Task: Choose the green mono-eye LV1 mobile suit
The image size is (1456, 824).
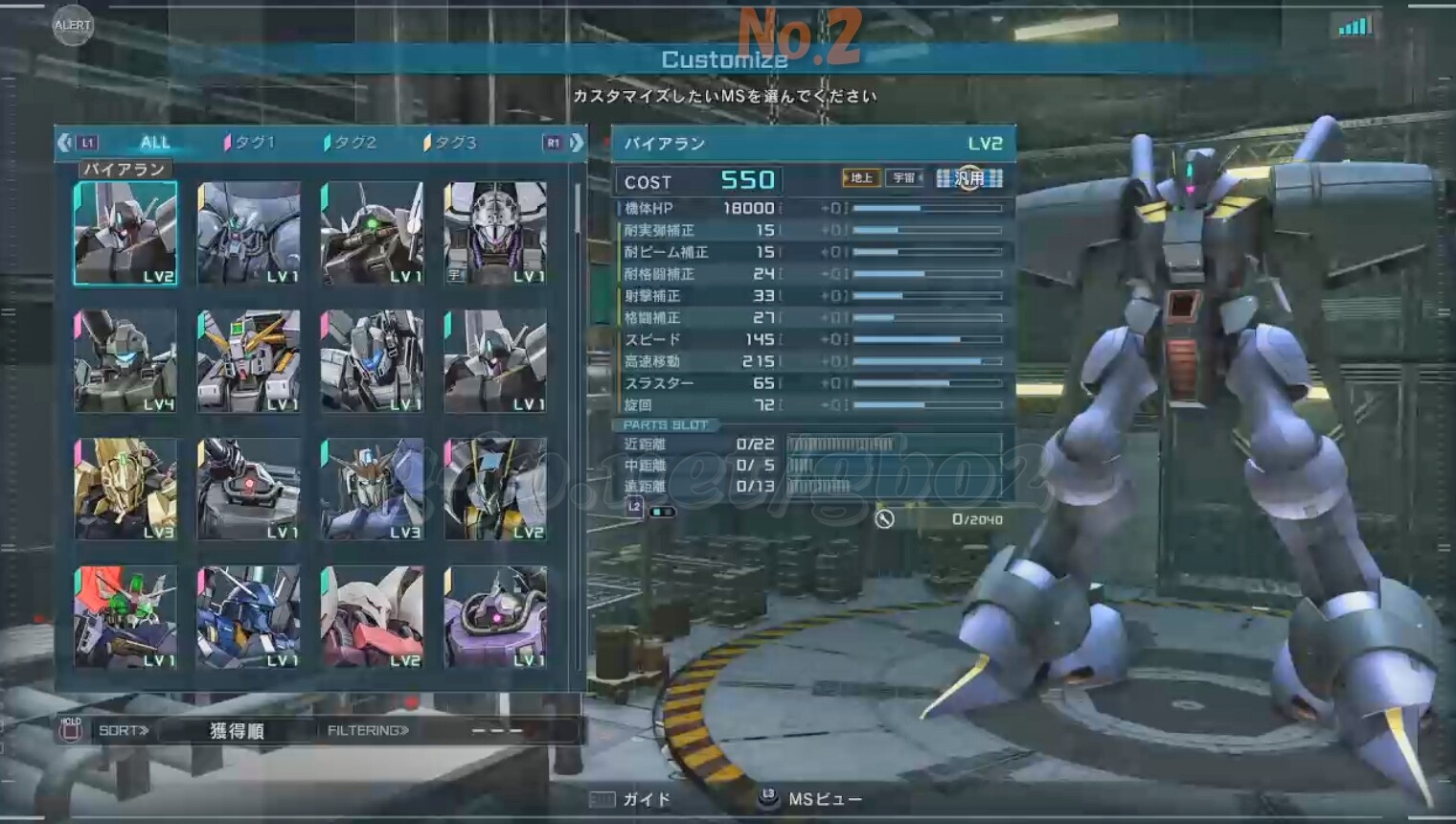Action: coord(372,234)
